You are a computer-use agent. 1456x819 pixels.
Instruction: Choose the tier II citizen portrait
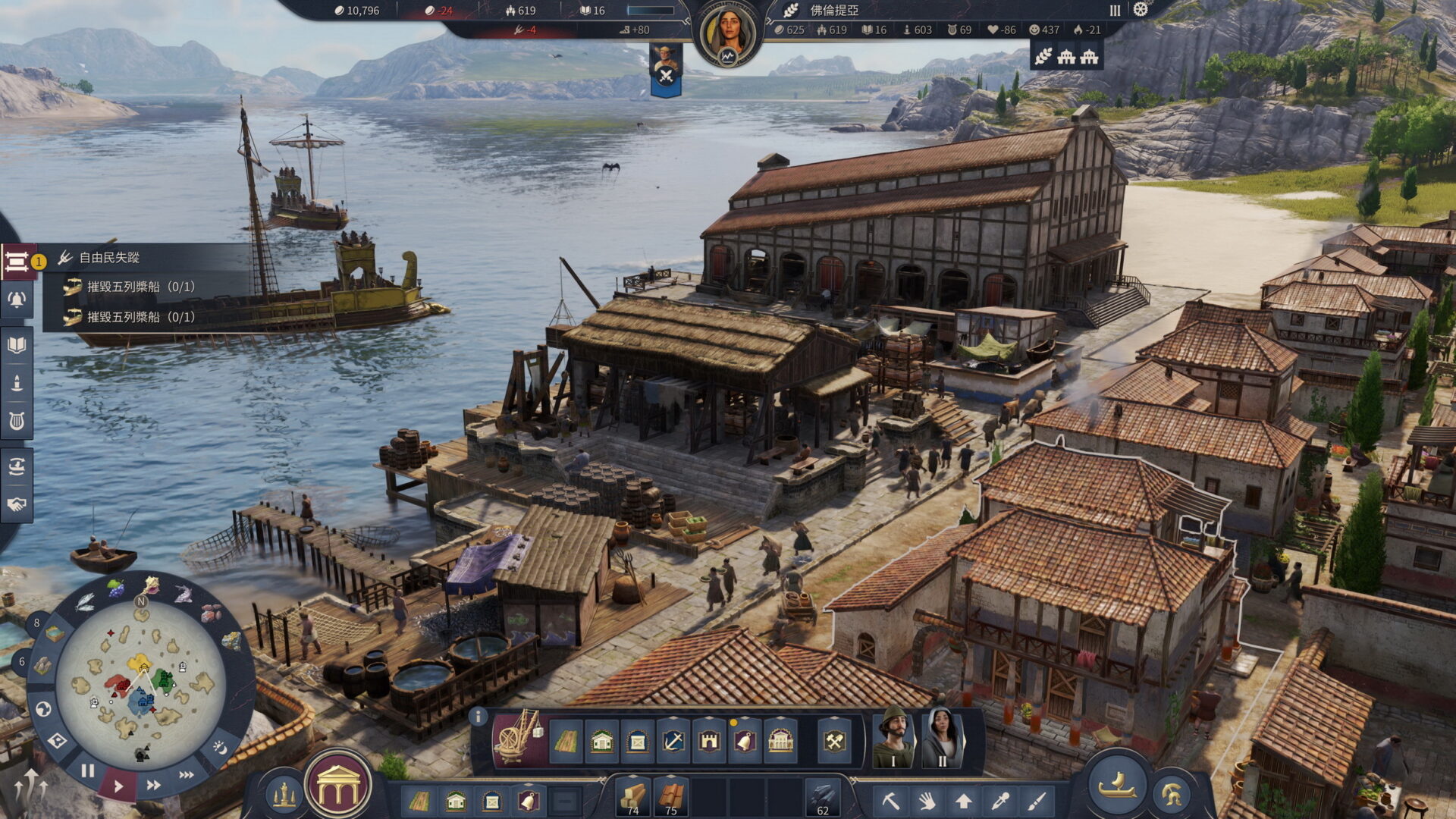[x=941, y=738]
